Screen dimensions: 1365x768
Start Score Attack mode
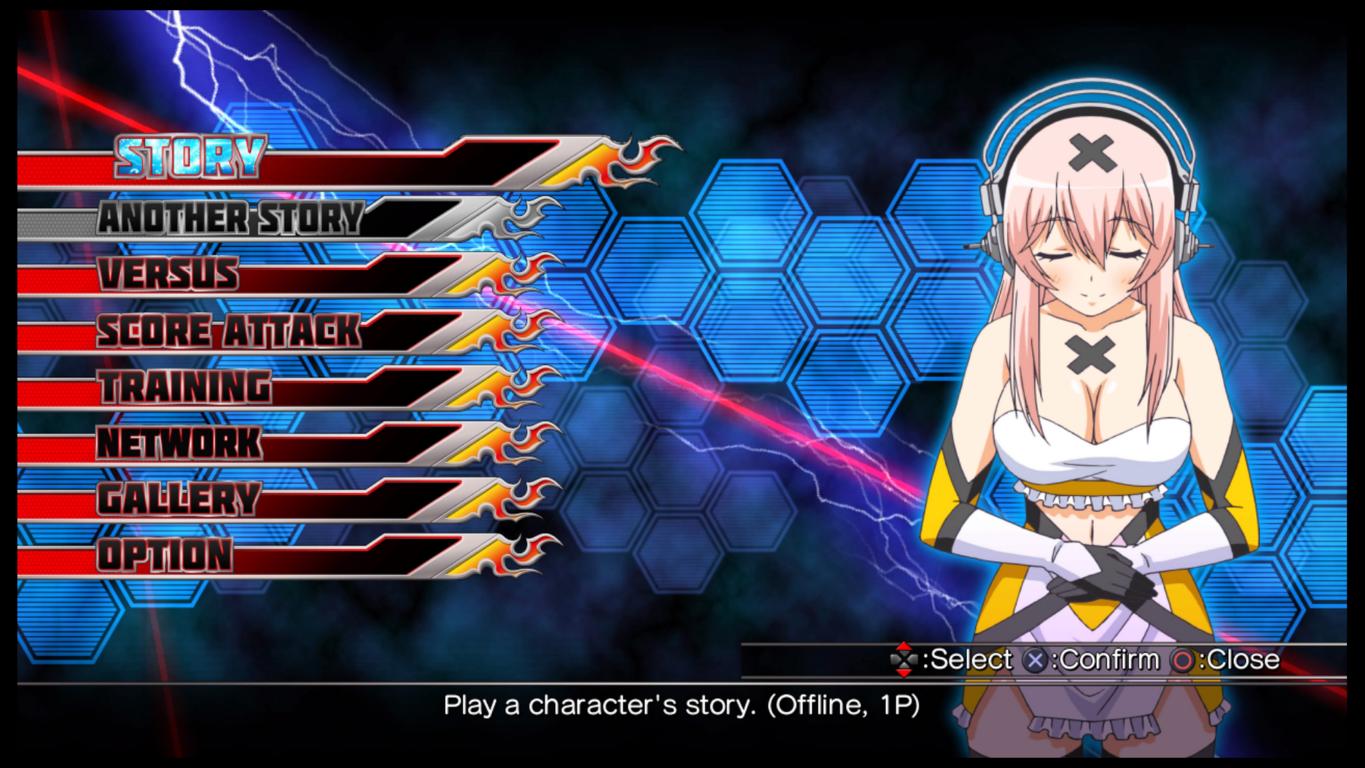[228, 330]
